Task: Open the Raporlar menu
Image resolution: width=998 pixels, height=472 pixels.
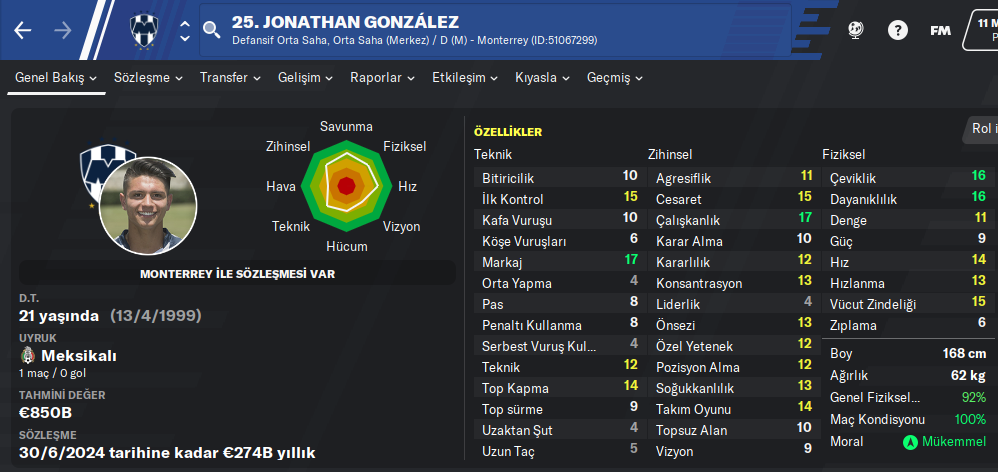Action: (383, 77)
